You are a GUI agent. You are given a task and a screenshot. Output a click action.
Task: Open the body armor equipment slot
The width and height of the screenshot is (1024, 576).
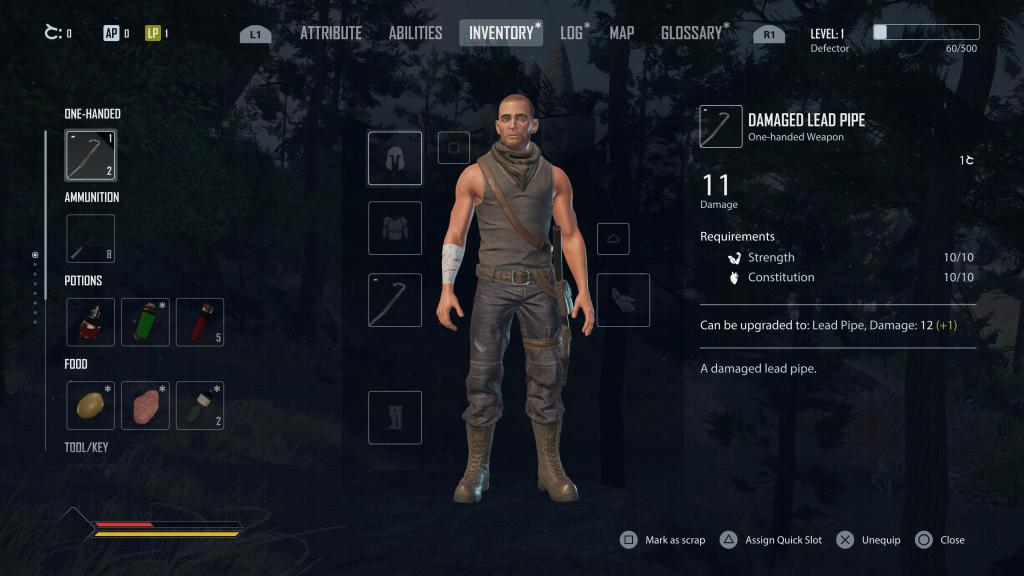click(x=395, y=228)
